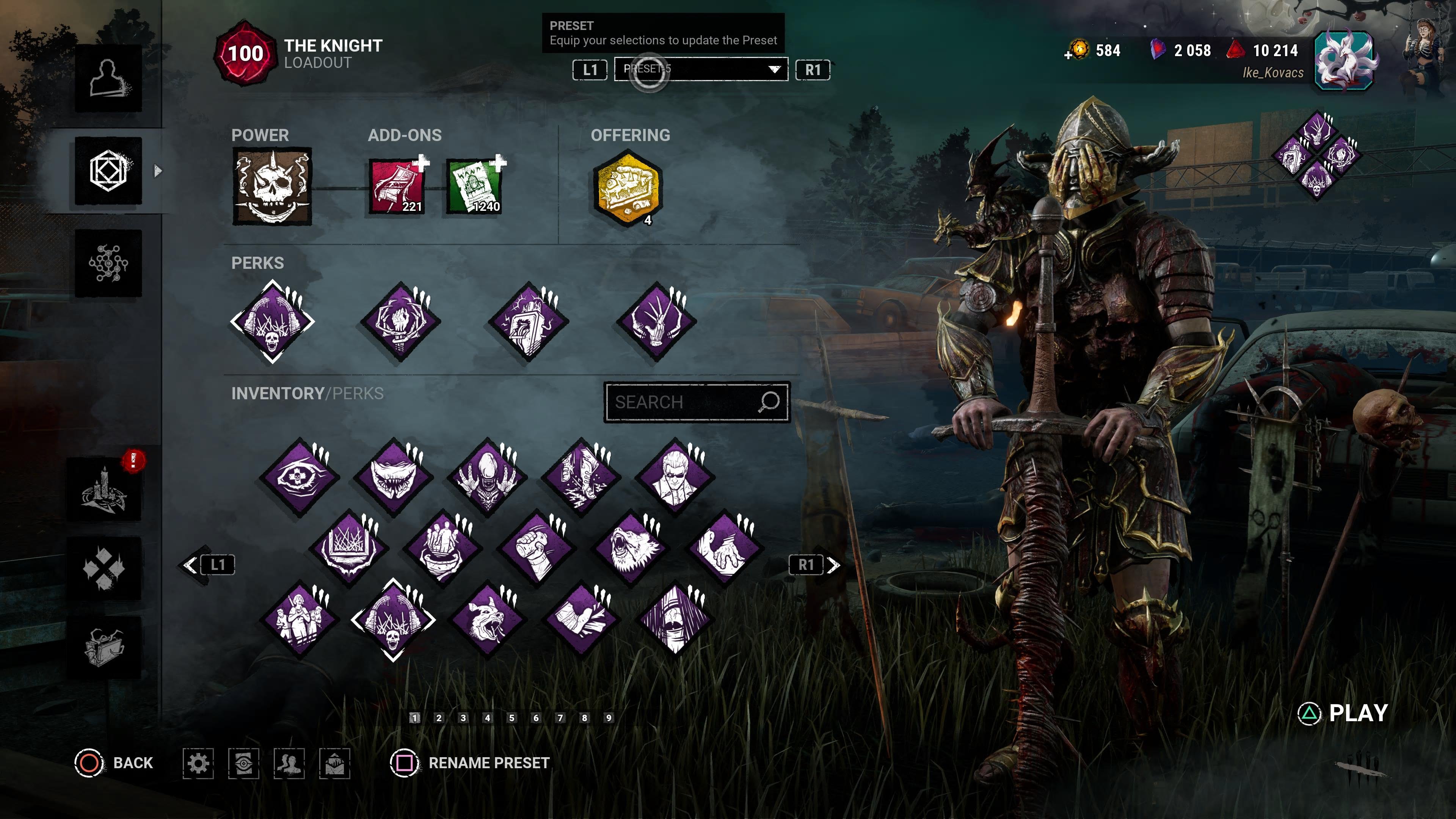Select the Knight power skull icon

pyautogui.click(x=272, y=187)
